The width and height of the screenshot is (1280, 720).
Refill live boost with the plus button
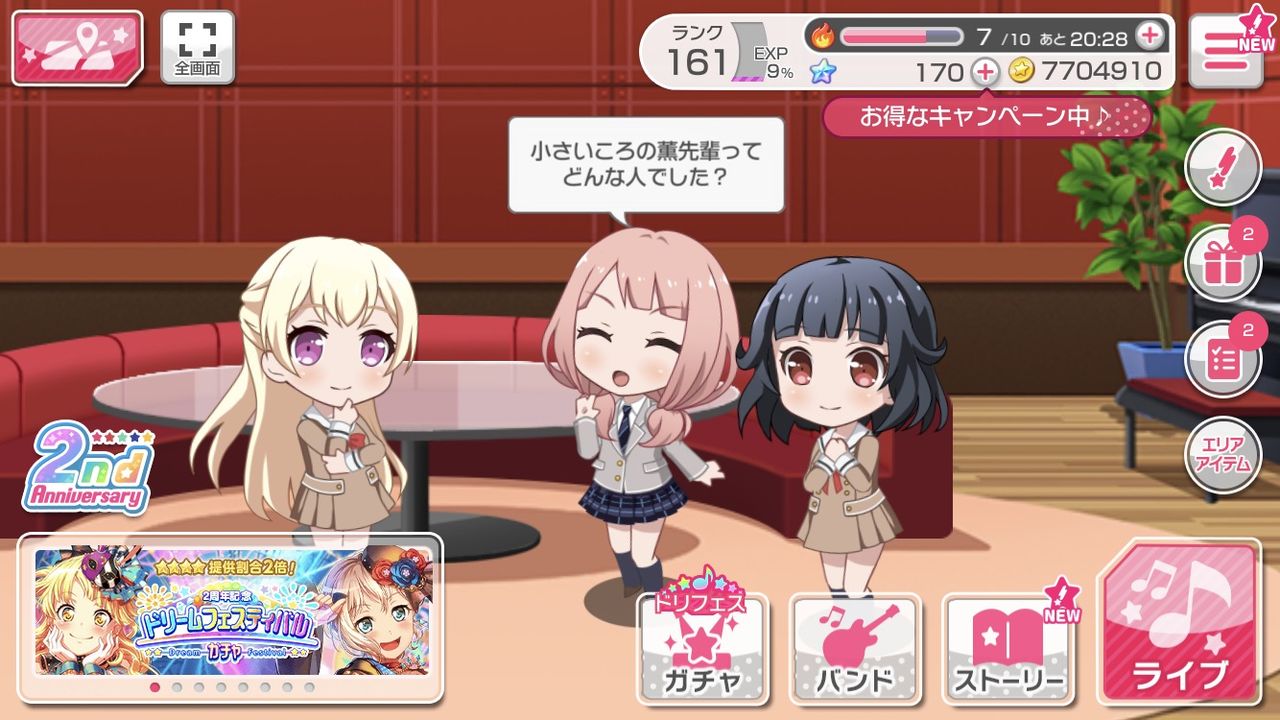point(1152,33)
